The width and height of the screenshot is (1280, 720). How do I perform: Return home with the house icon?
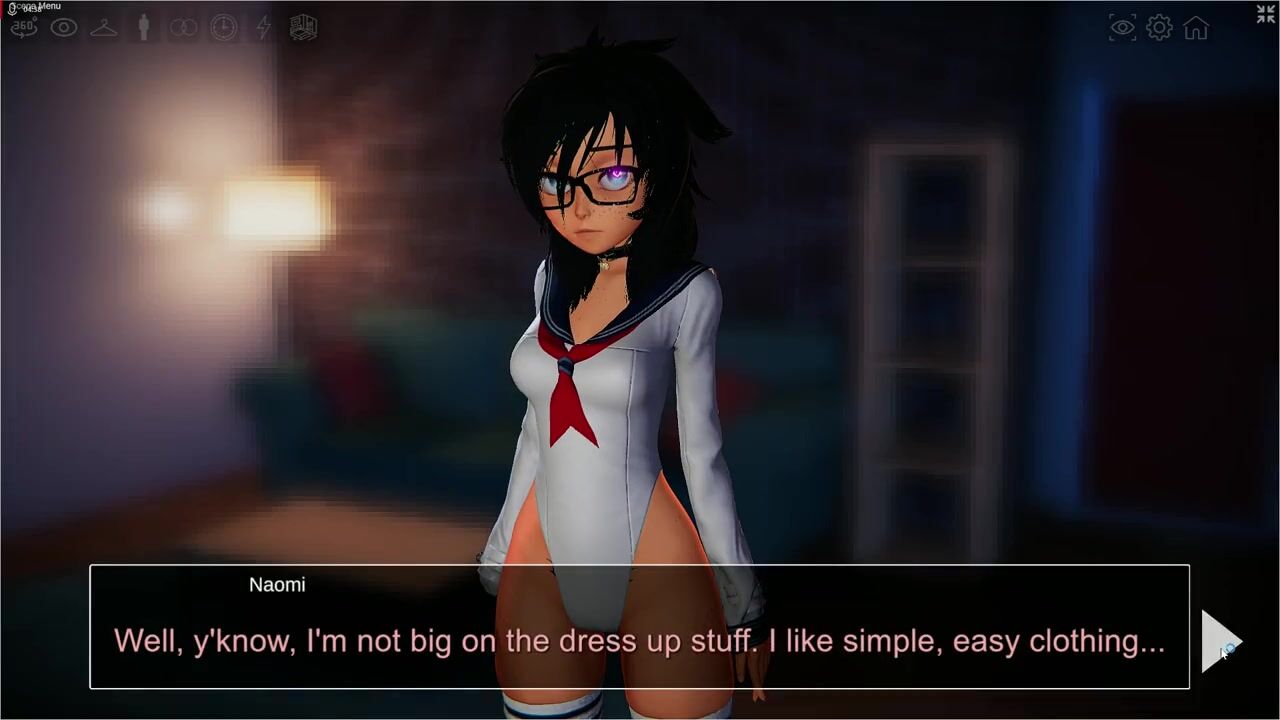[1196, 28]
